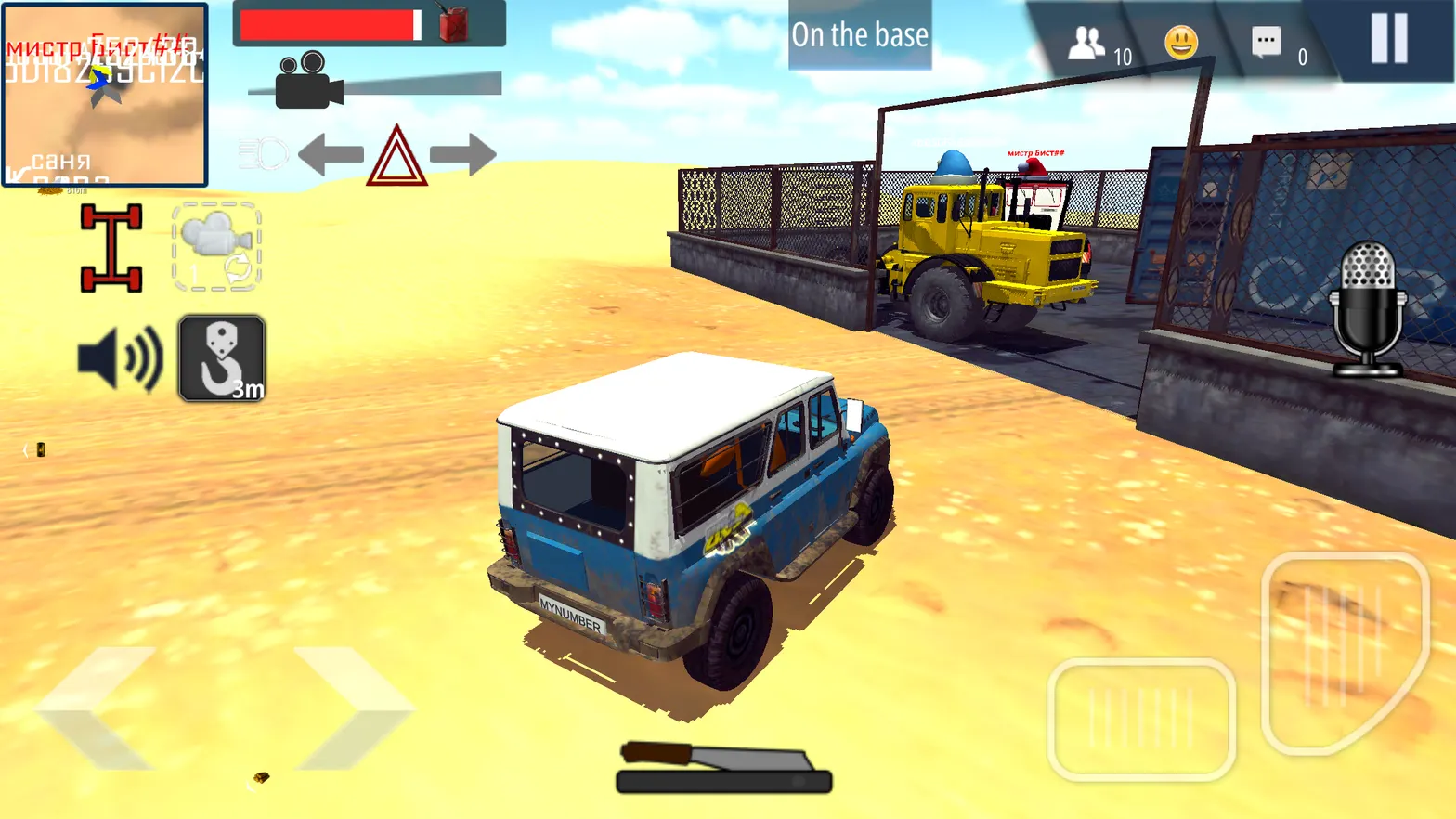Show the player list labeled 10

(1088, 43)
